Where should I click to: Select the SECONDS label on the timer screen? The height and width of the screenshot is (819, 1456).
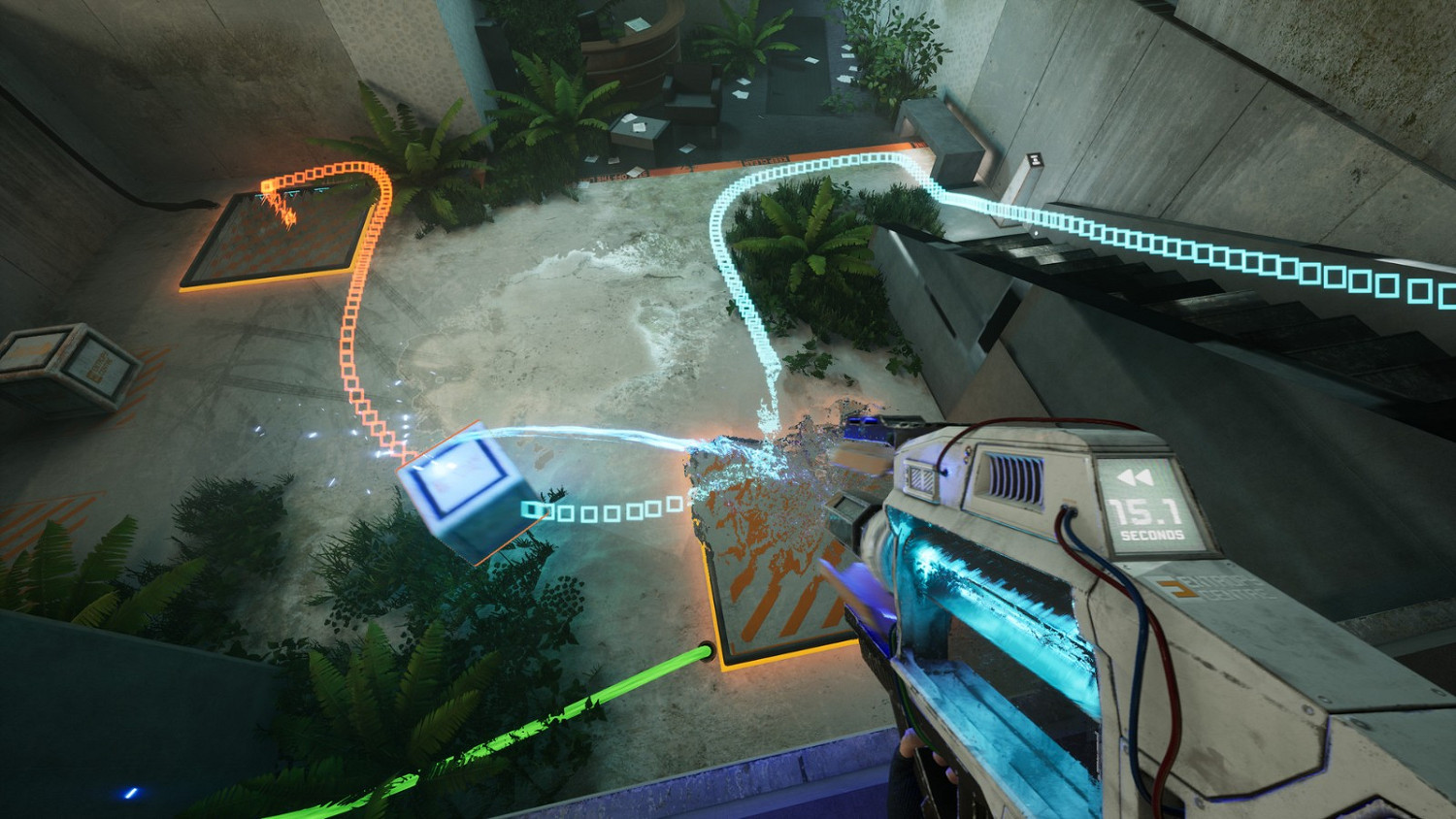1152,536
